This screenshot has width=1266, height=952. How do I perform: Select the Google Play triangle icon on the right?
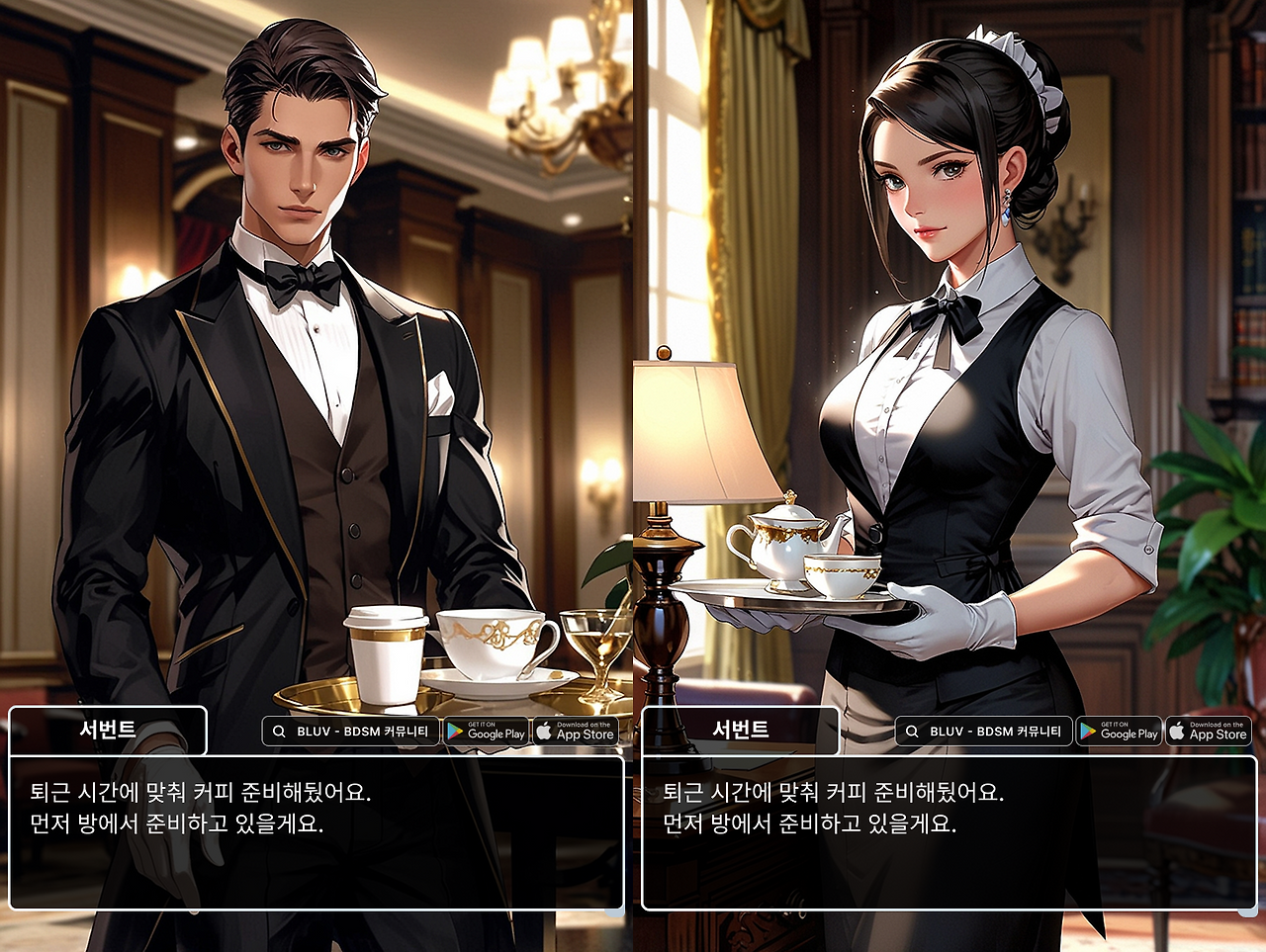pyautogui.click(x=1085, y=733)
